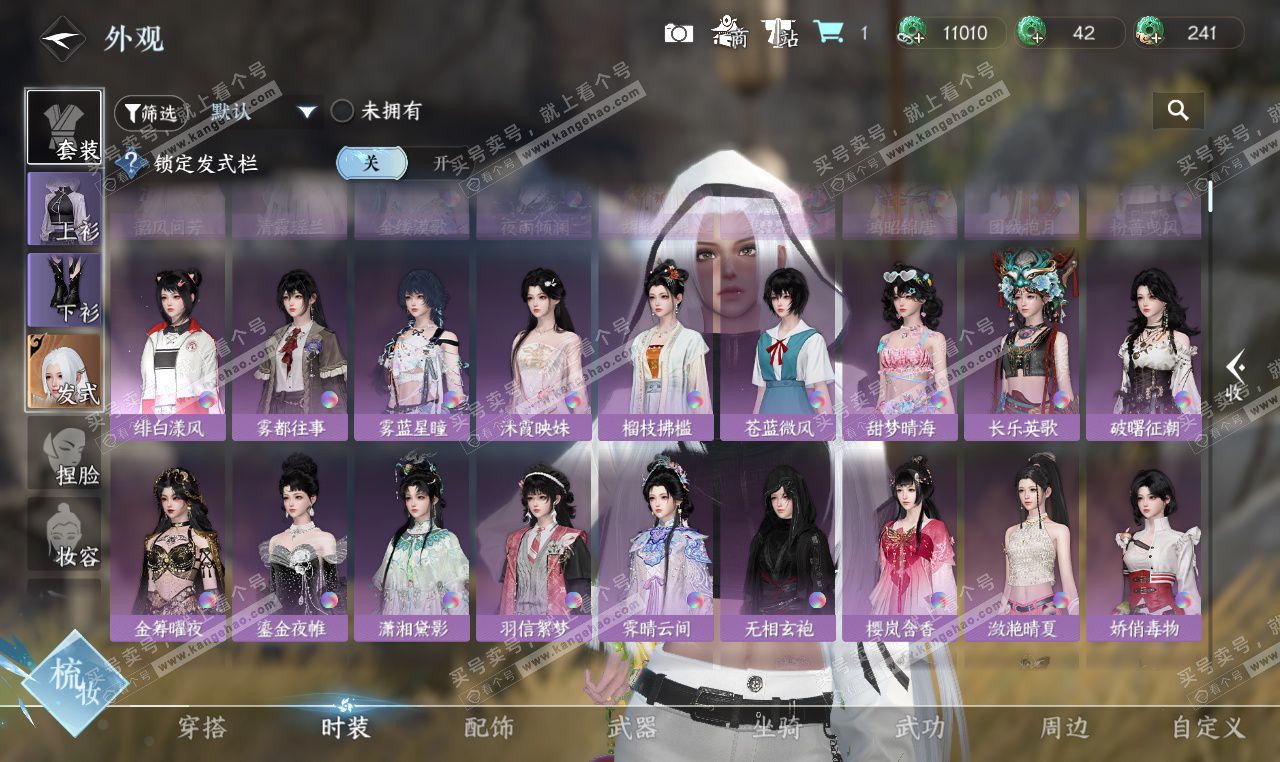Switch to the 武器 bottom tab
Screen dimensions: 1280x762
(x=632, y=727)
